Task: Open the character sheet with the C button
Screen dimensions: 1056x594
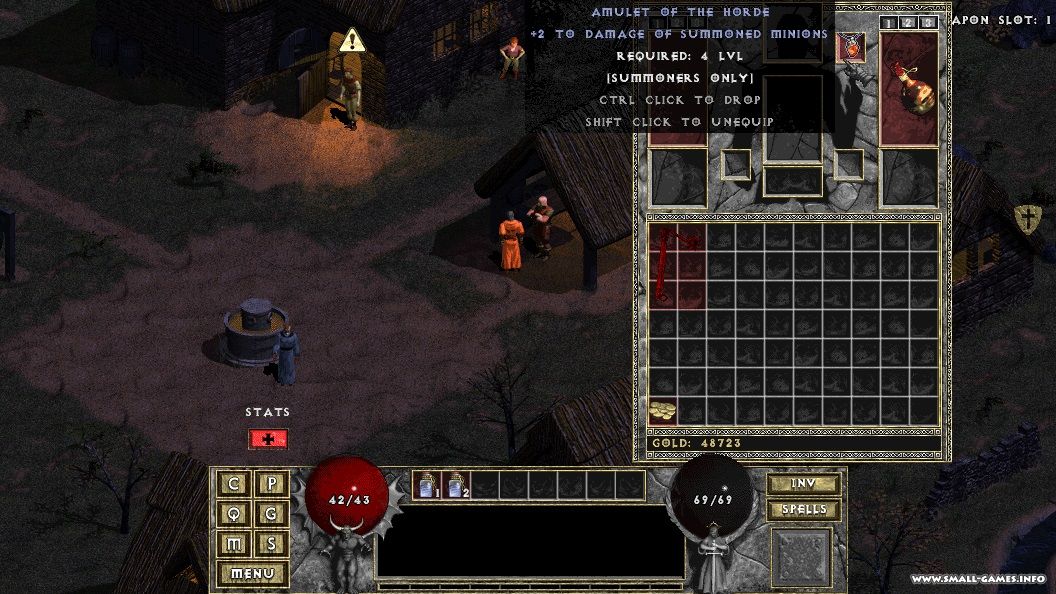Action: [234, 484]
